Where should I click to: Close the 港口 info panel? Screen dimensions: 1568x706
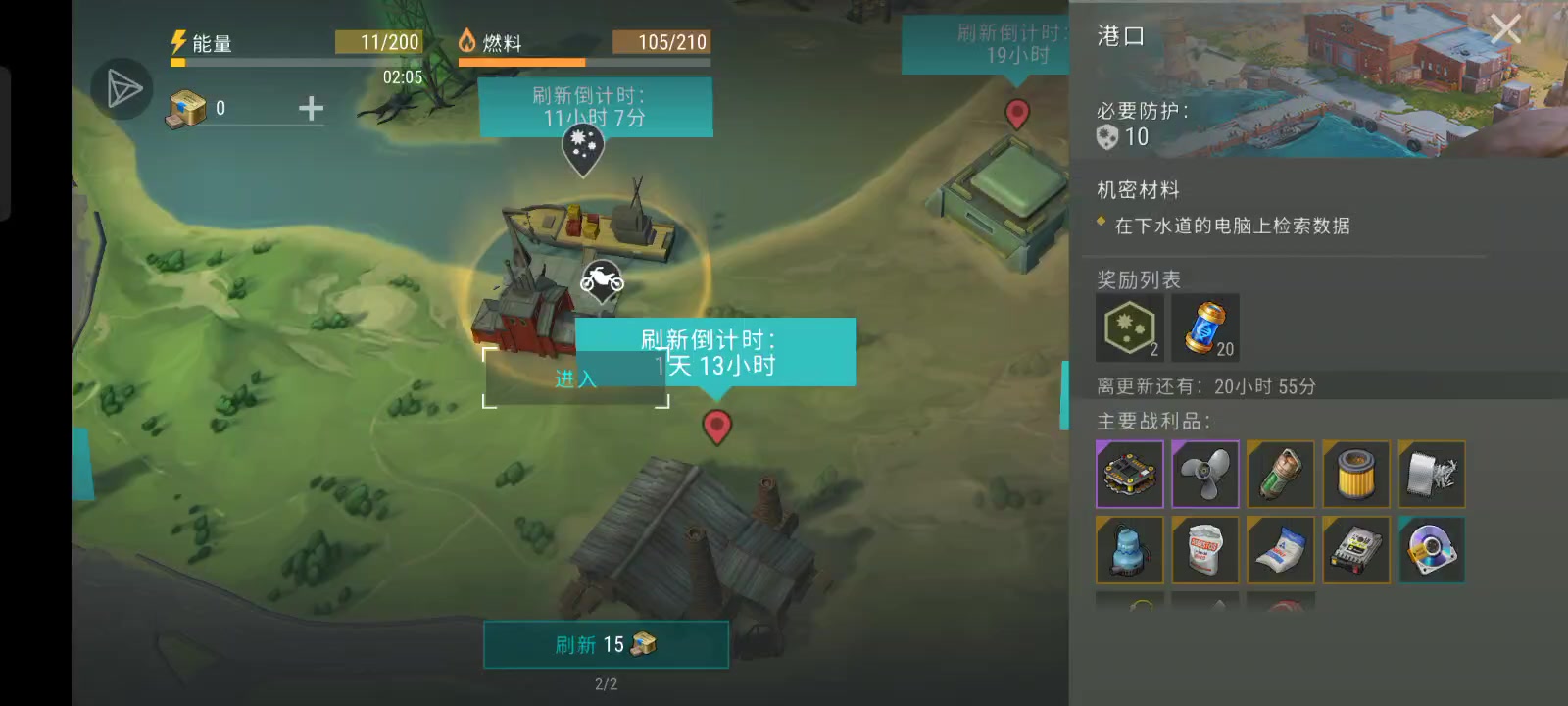point(1506,28)
